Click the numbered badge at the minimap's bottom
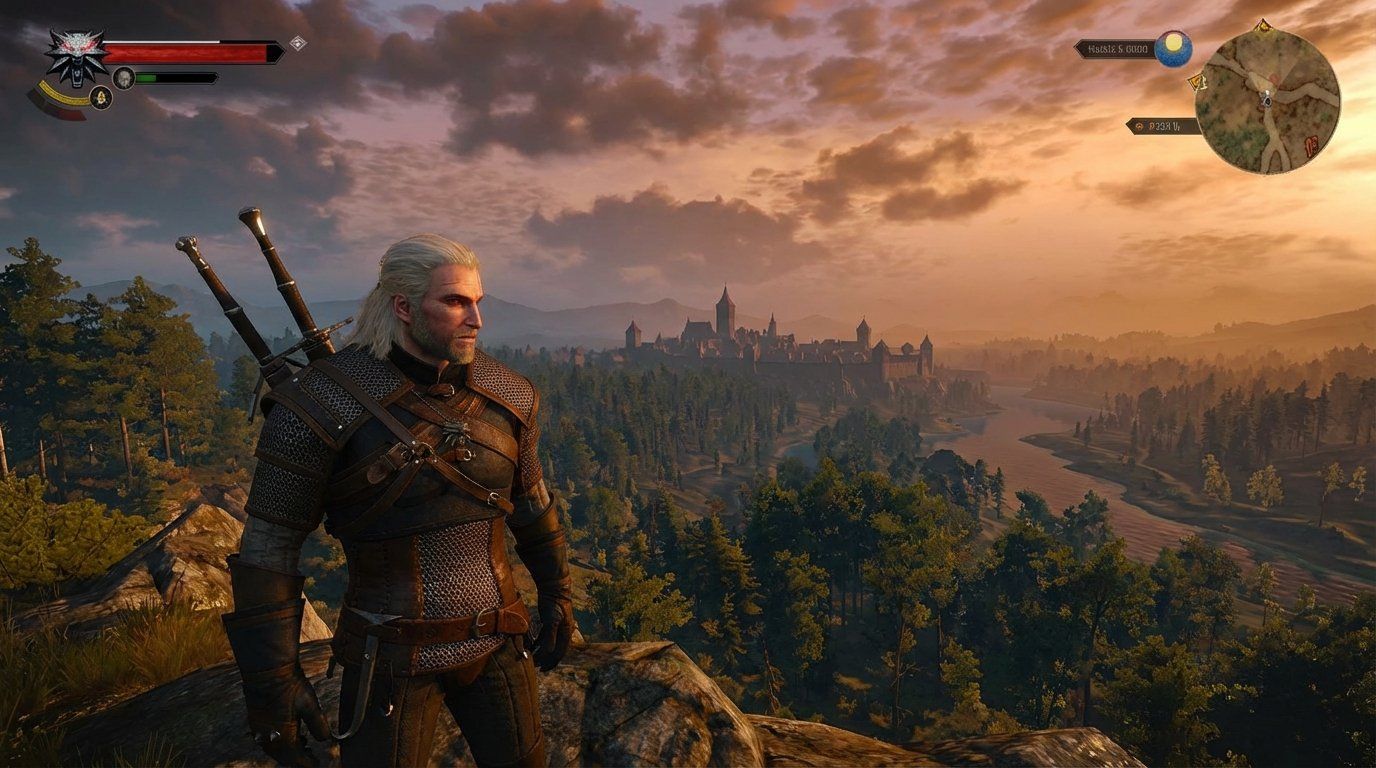This screenshot has height=768, width=1376. click(1311, 144)
